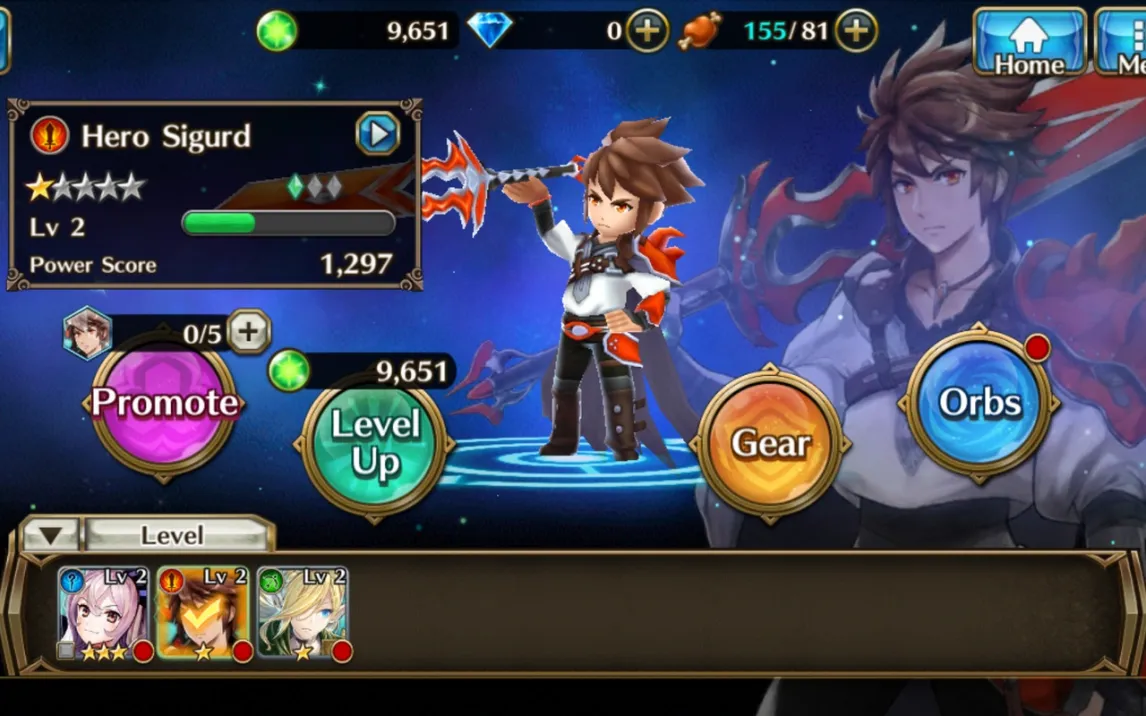The height and width of the screenshot is (716, 1146).
Task: Click the blue arrow next to Hero Sigurd
Action: pos(378,134)
